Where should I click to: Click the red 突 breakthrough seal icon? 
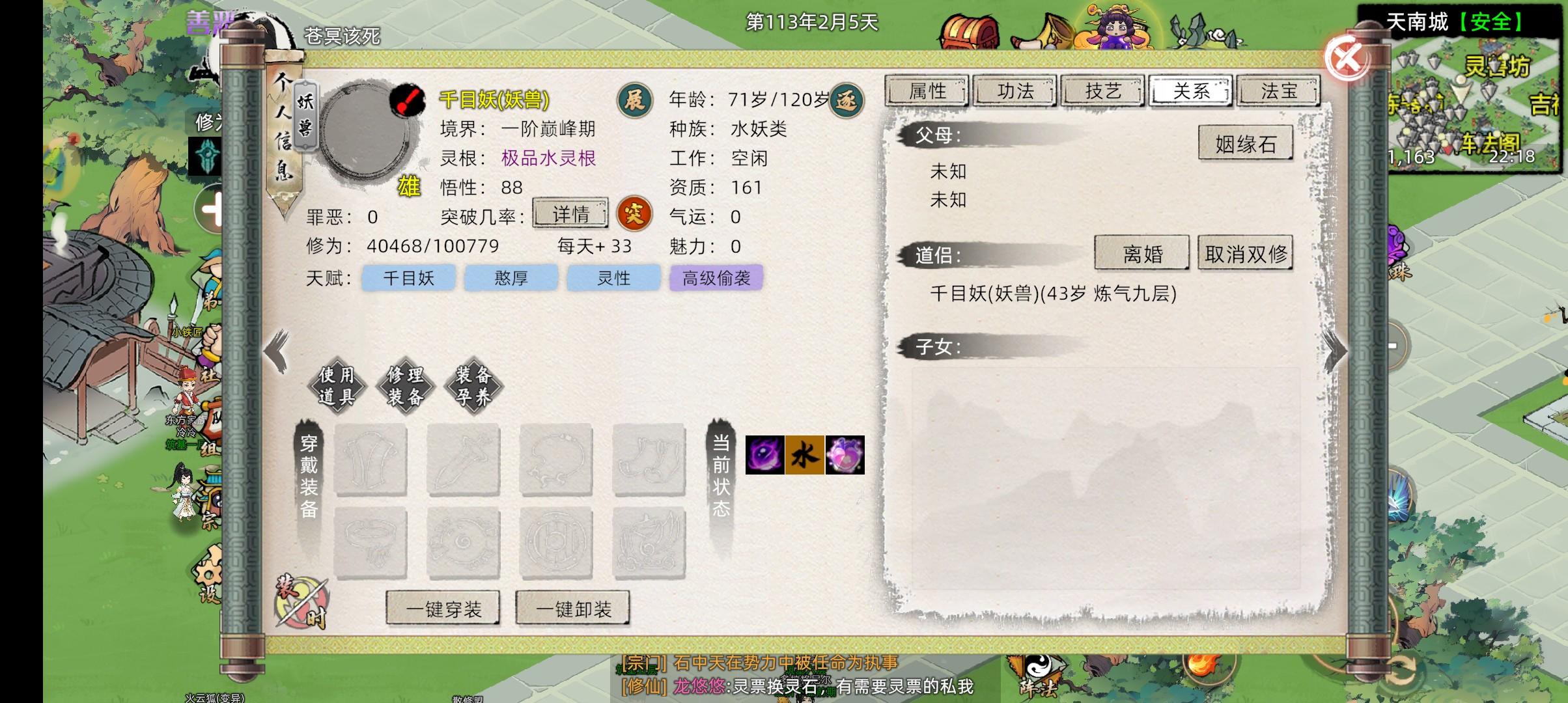(x=635, y=215)
